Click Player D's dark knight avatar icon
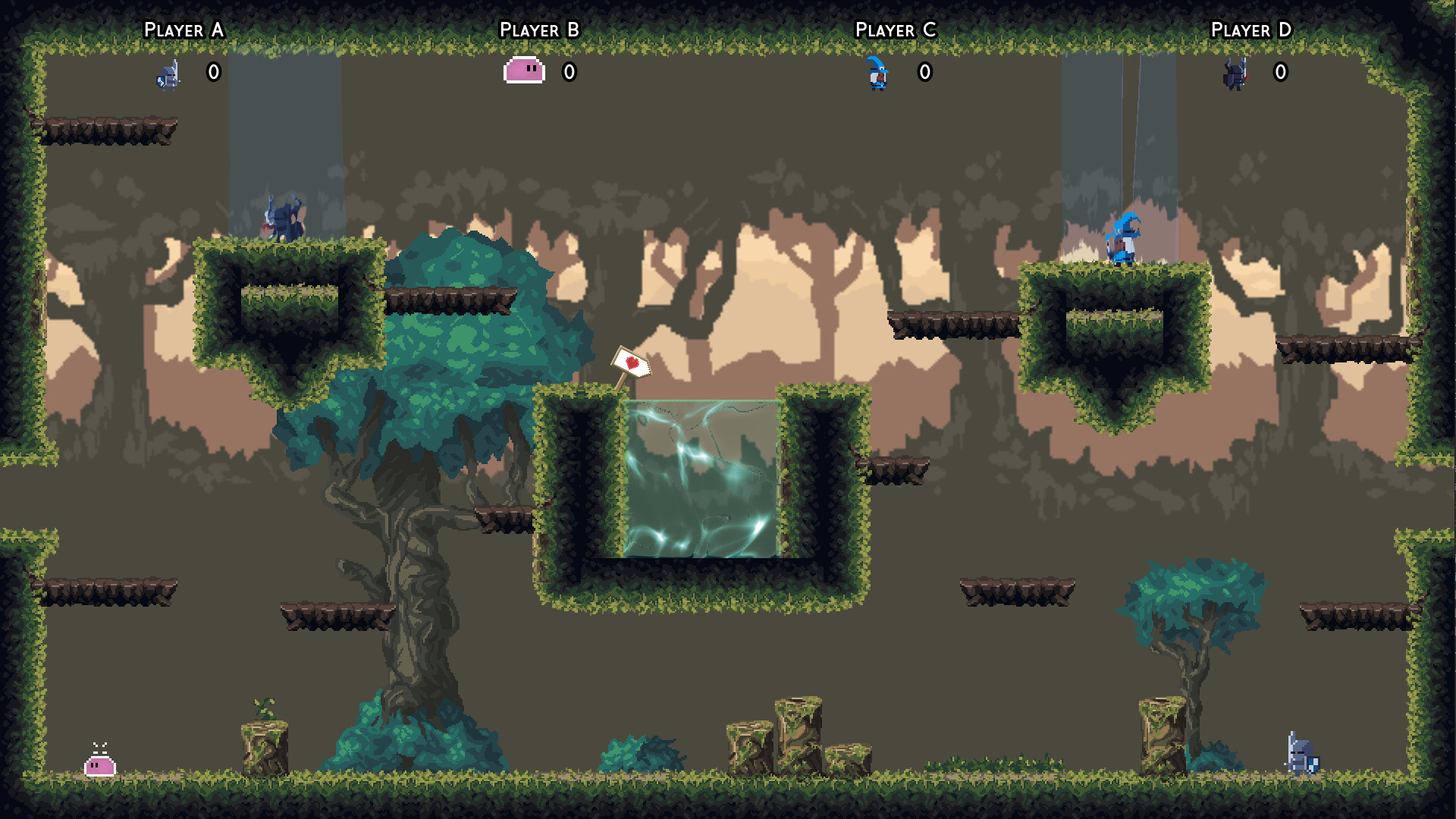 pyautogui.click(x=1234, y=74)
